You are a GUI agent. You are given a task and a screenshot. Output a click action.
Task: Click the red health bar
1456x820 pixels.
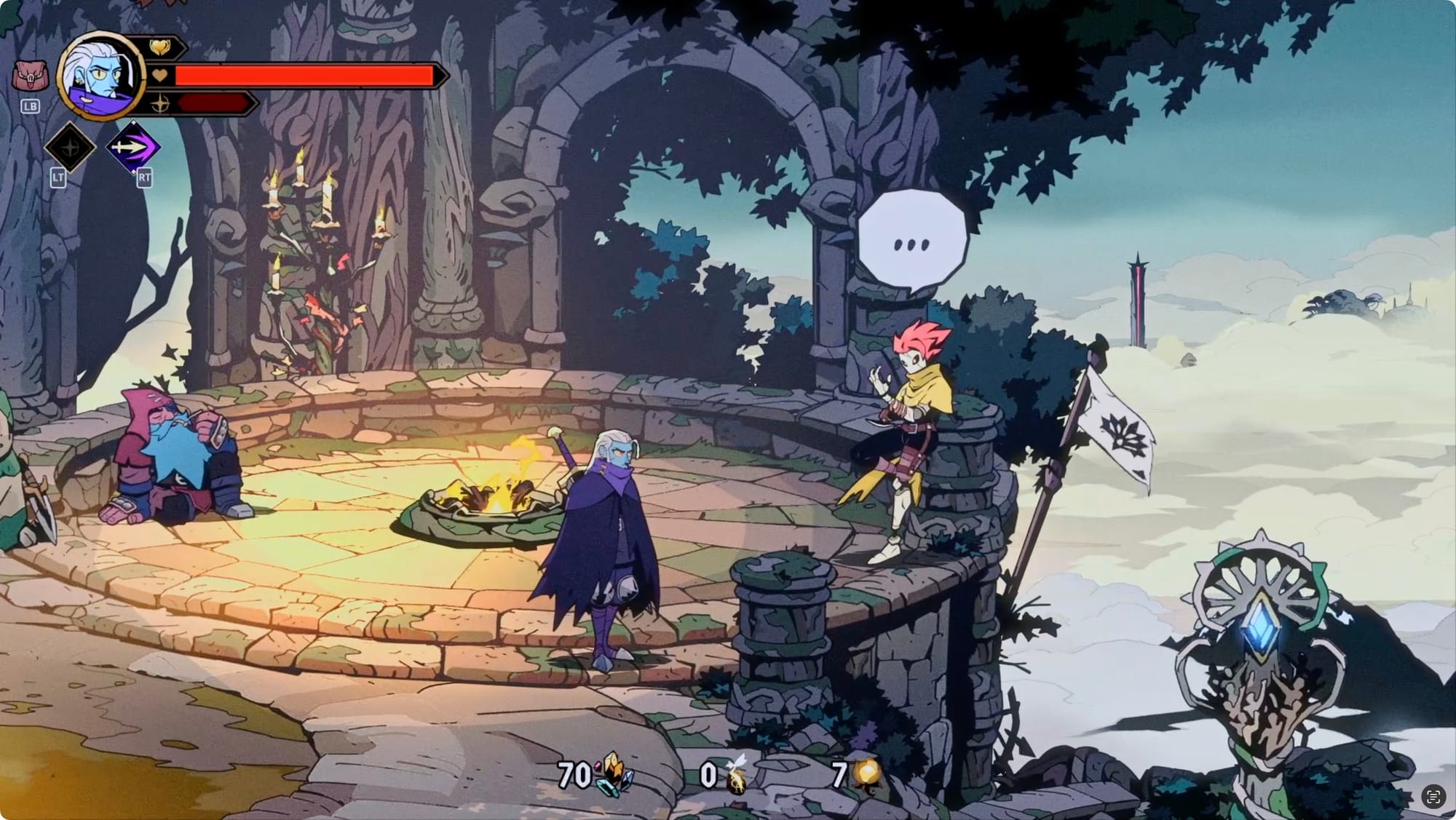pyautogui.click(x=306, y=73)
